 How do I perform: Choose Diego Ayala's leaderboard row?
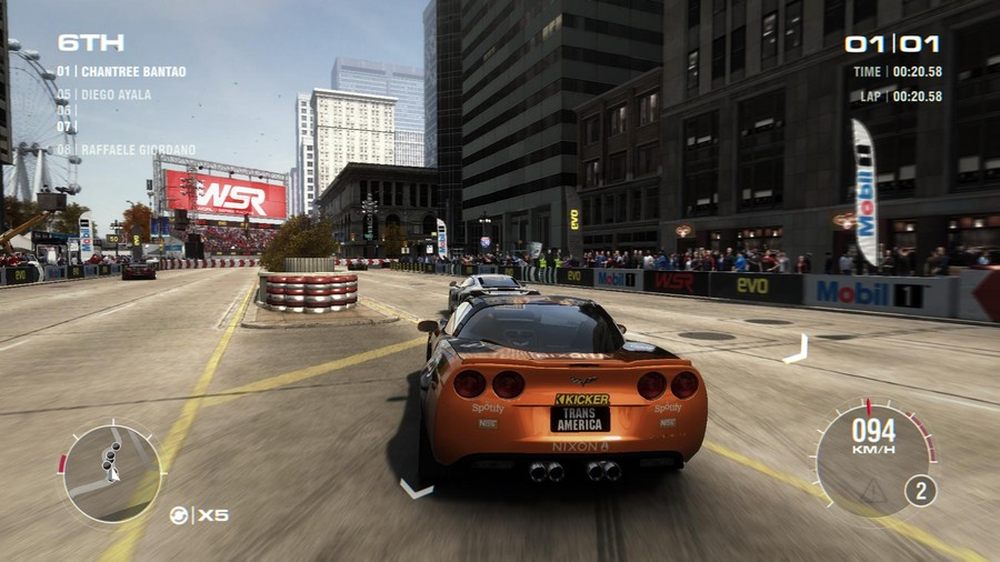104,95
